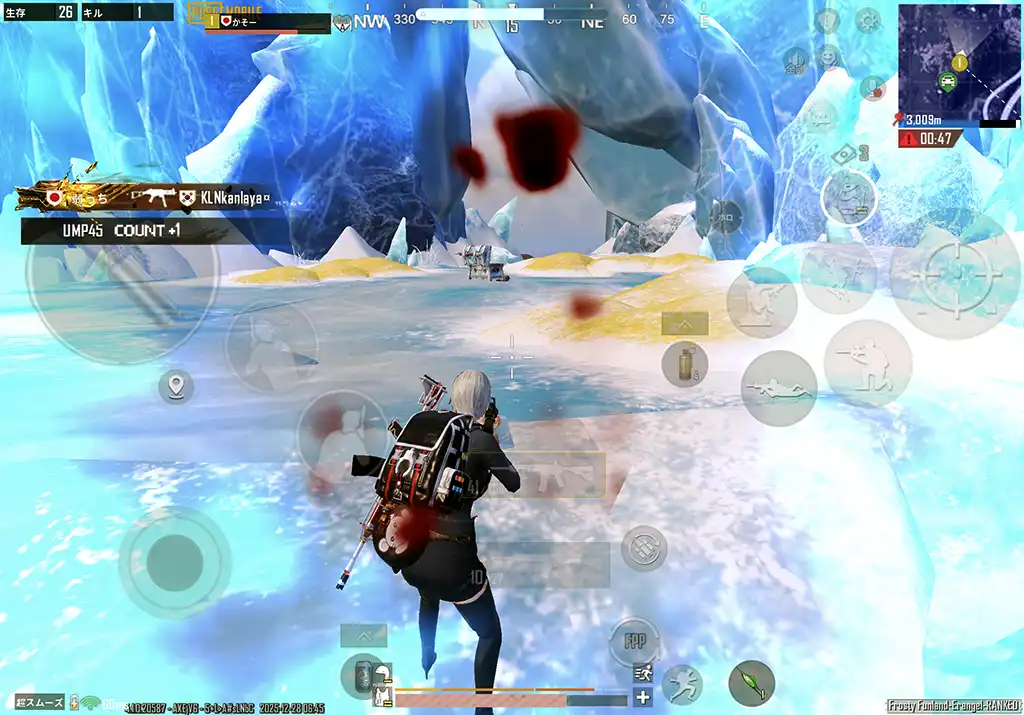The height and width of the screenshot is (715, 1024).
Task: Activate the green rocket item button
Action: tap(751, 683)
